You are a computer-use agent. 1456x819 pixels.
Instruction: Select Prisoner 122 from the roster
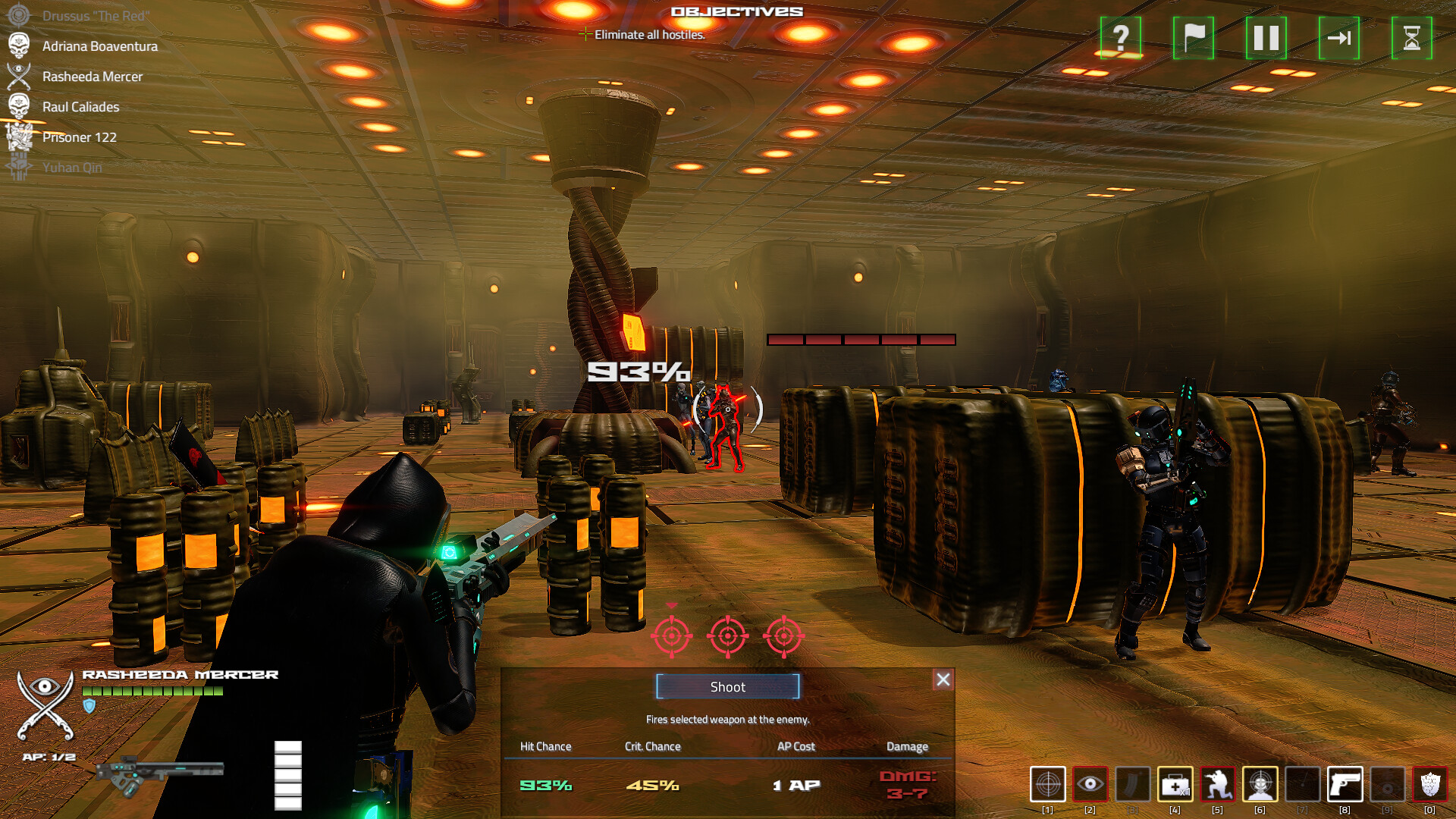(x=78, y=137)
